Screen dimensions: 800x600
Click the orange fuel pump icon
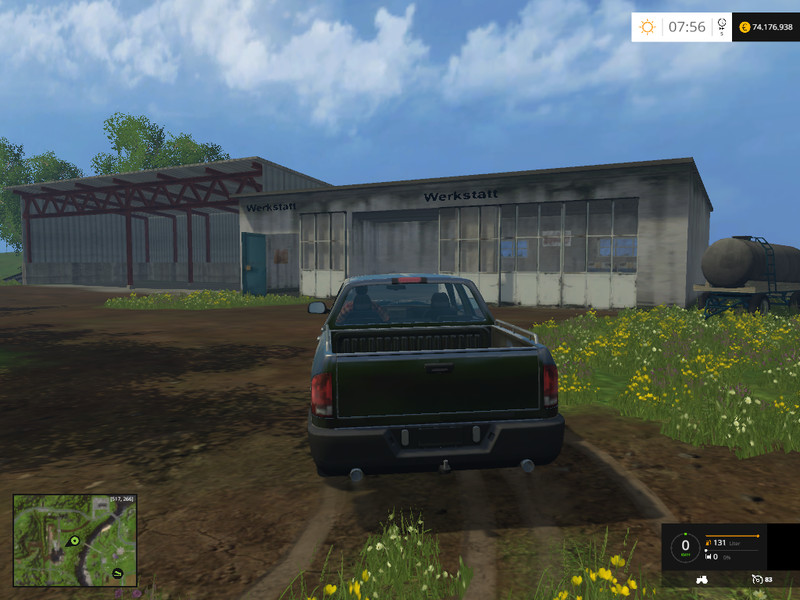point(709,542)
